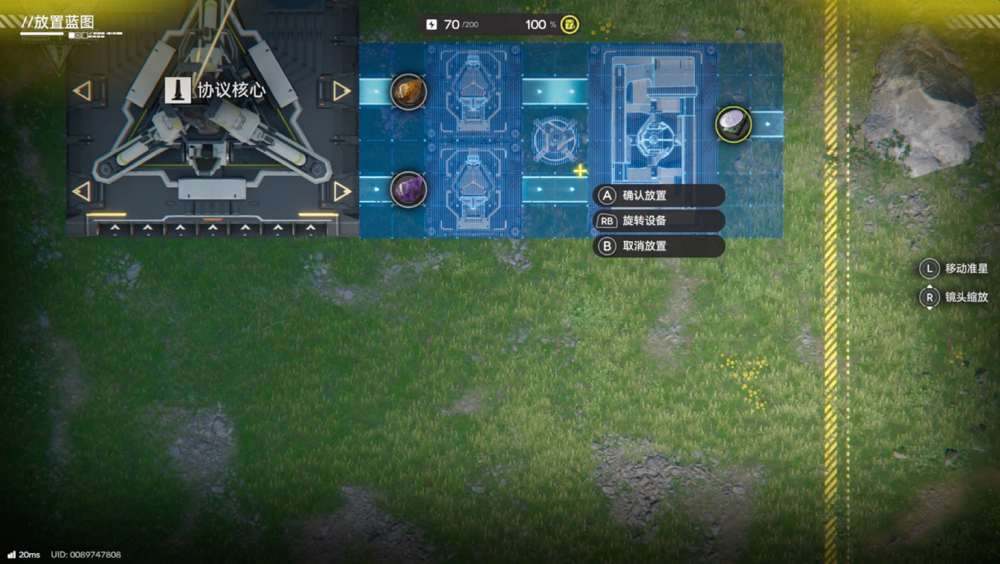
Task: Click the yellow circular power icon beside 100%
Action: pyautogui.click(x=569, y=24)
